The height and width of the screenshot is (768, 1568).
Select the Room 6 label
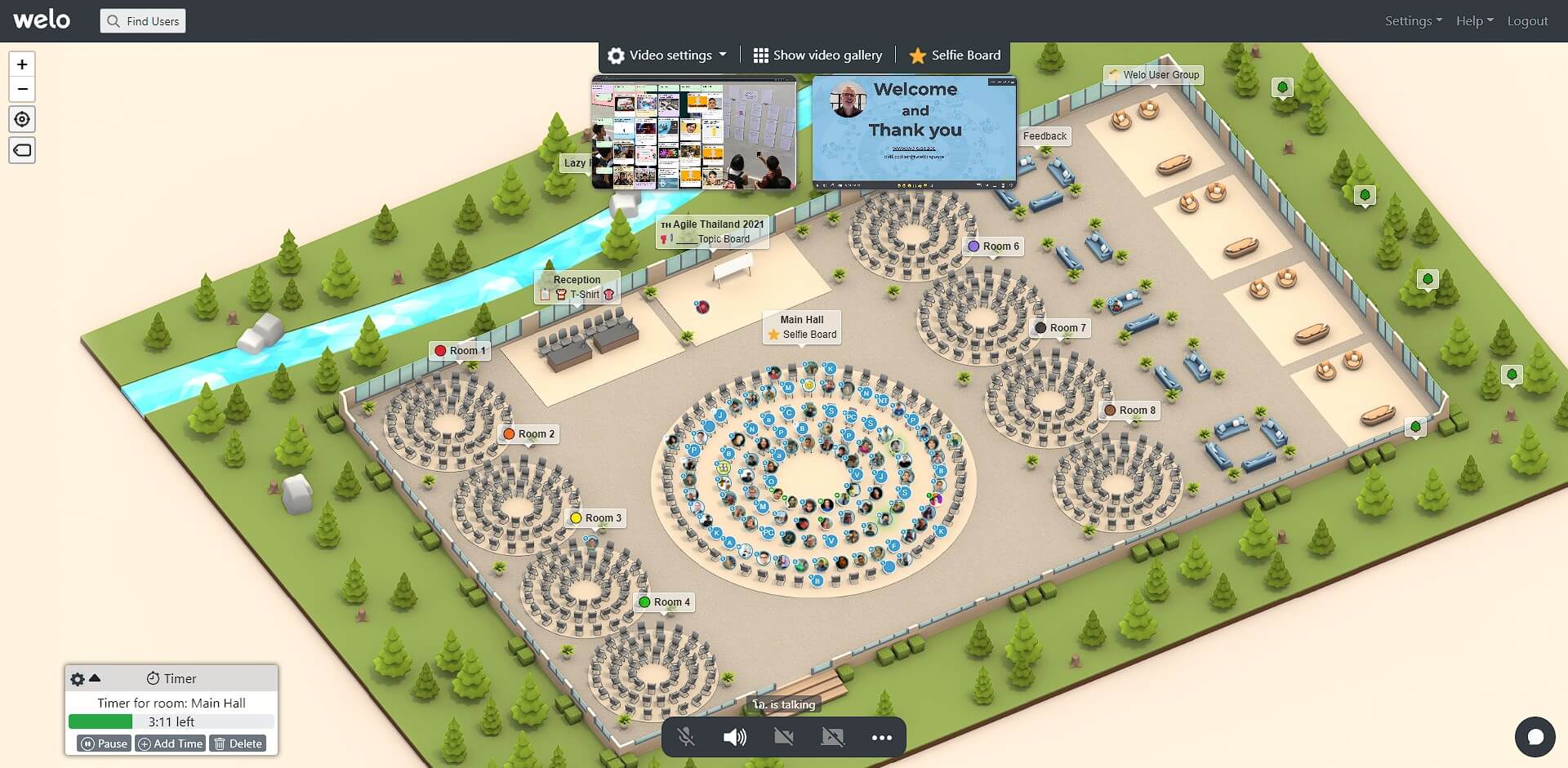(993, 246)
